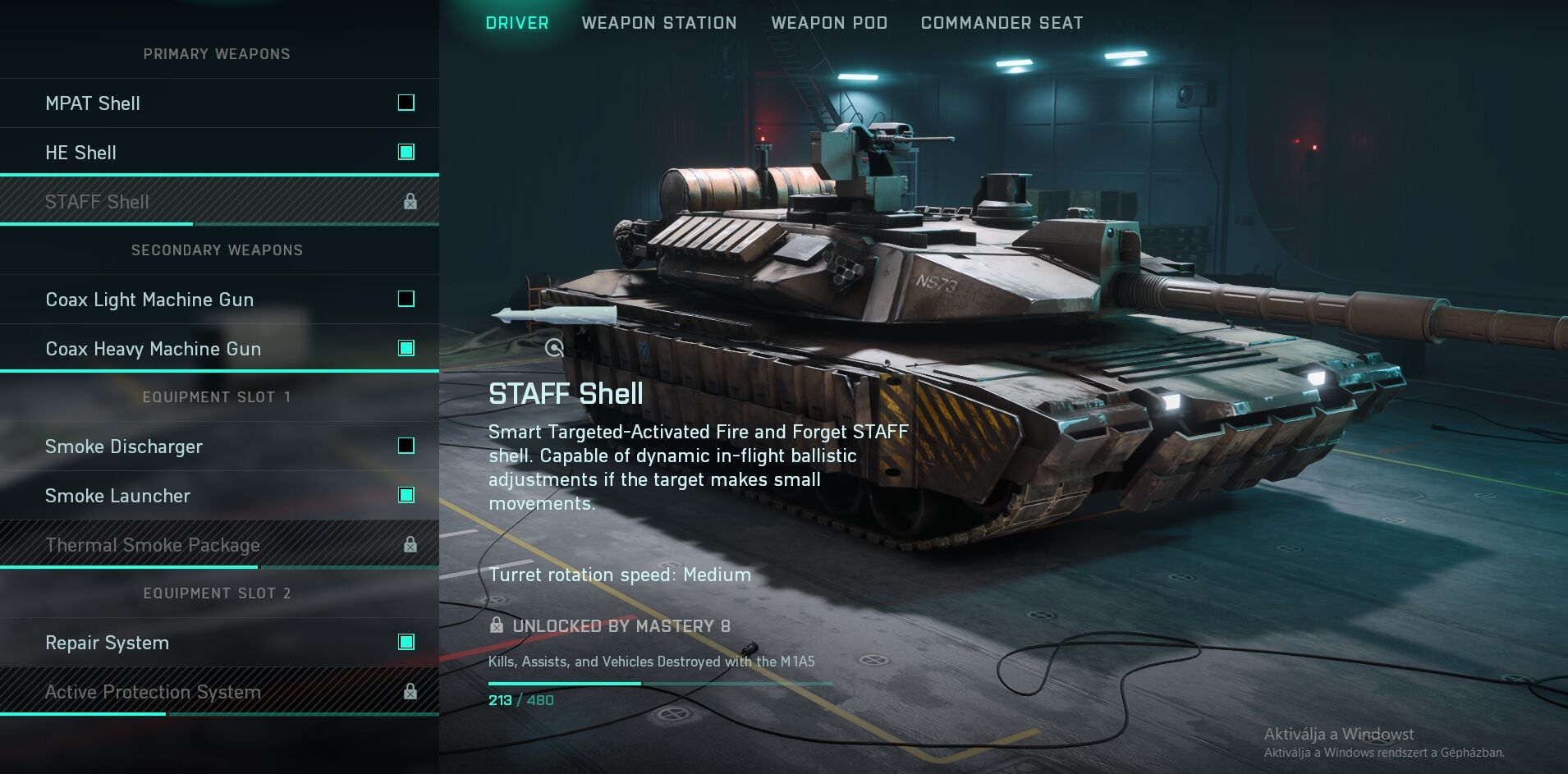
Task: View the locked Active Protection System
Action: point(219,692)
